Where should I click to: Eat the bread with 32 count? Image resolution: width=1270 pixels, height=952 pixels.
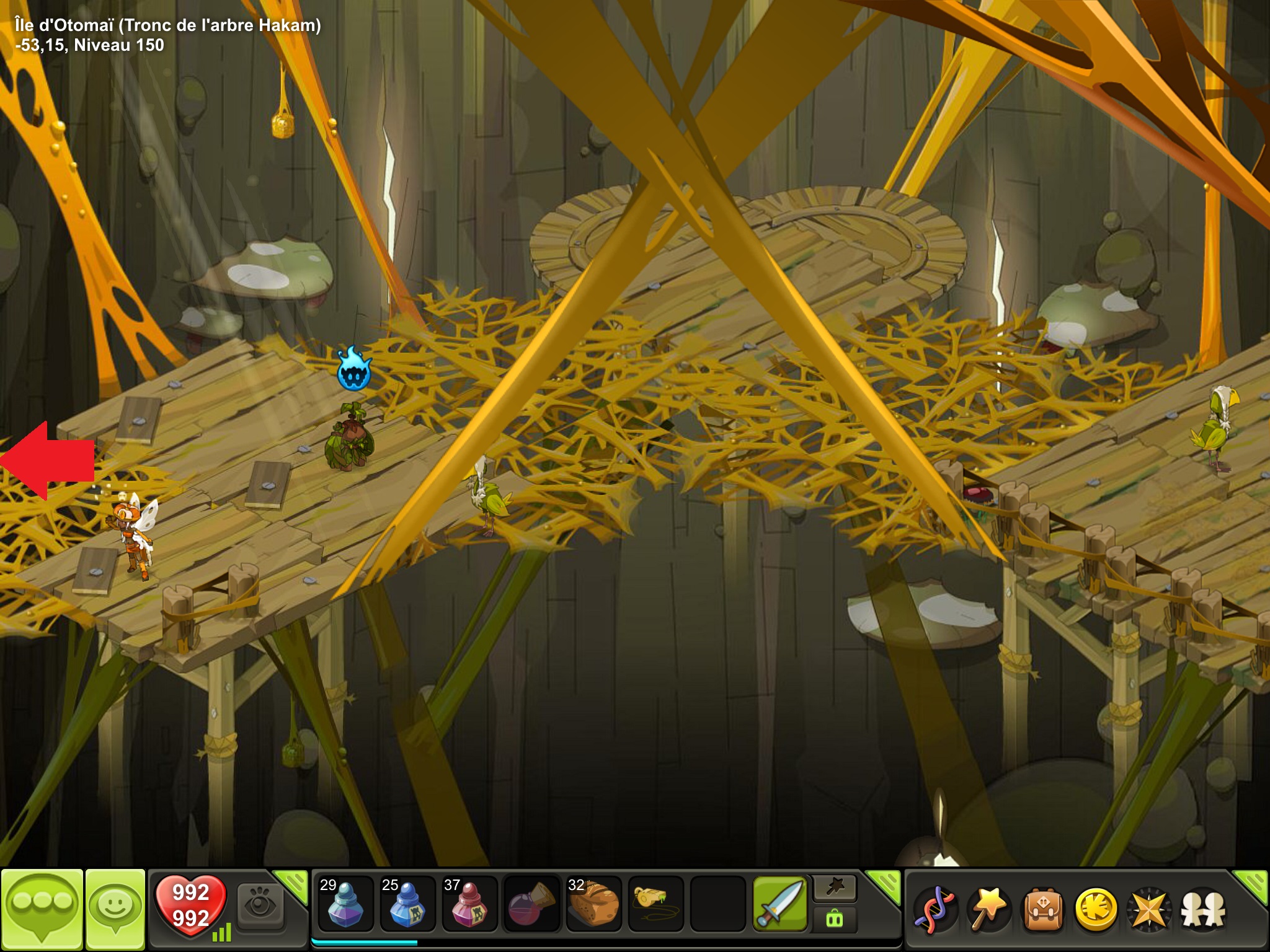pos(593,904)
